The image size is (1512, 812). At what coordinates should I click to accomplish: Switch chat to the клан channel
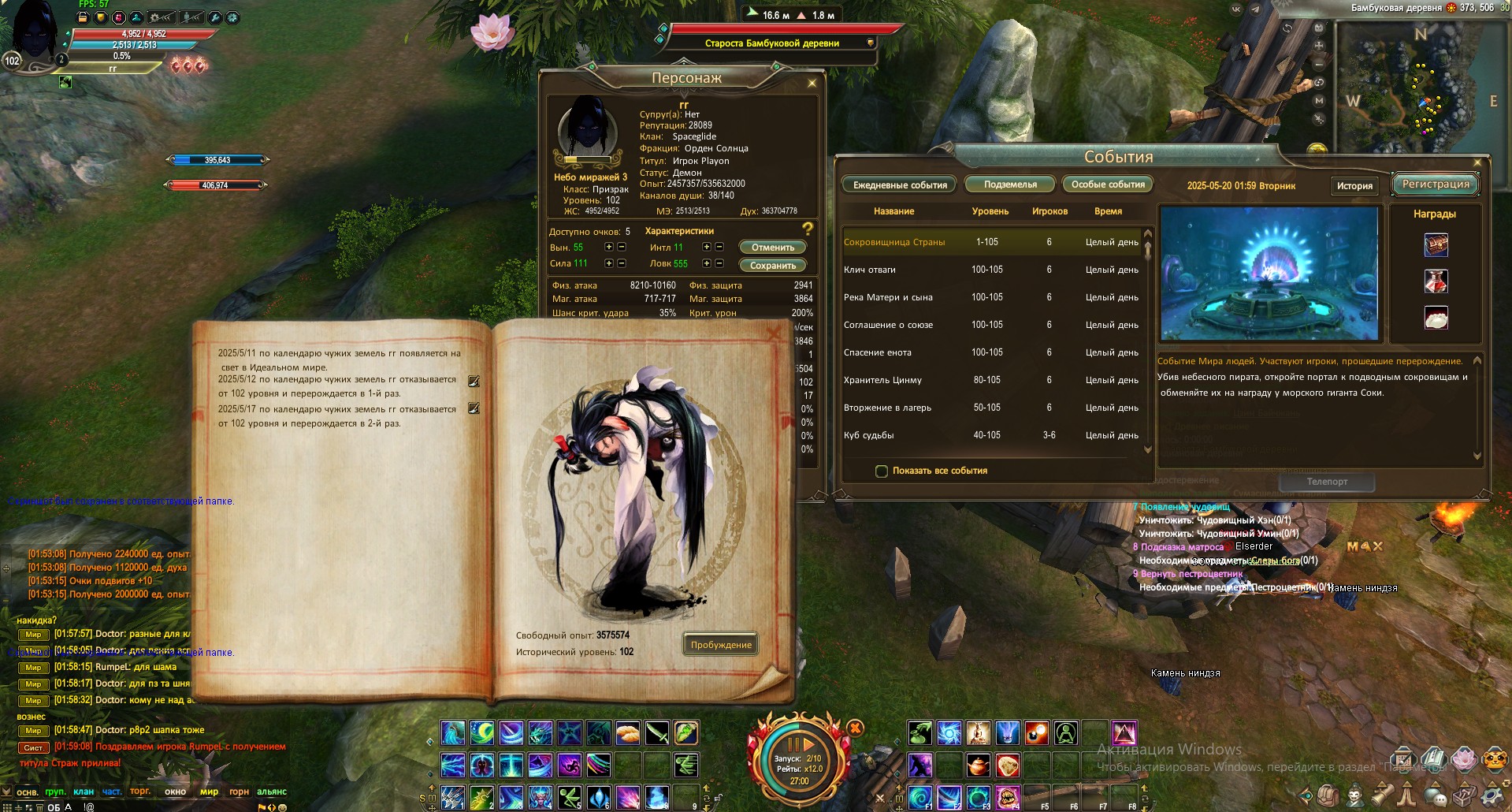(84, 792)
